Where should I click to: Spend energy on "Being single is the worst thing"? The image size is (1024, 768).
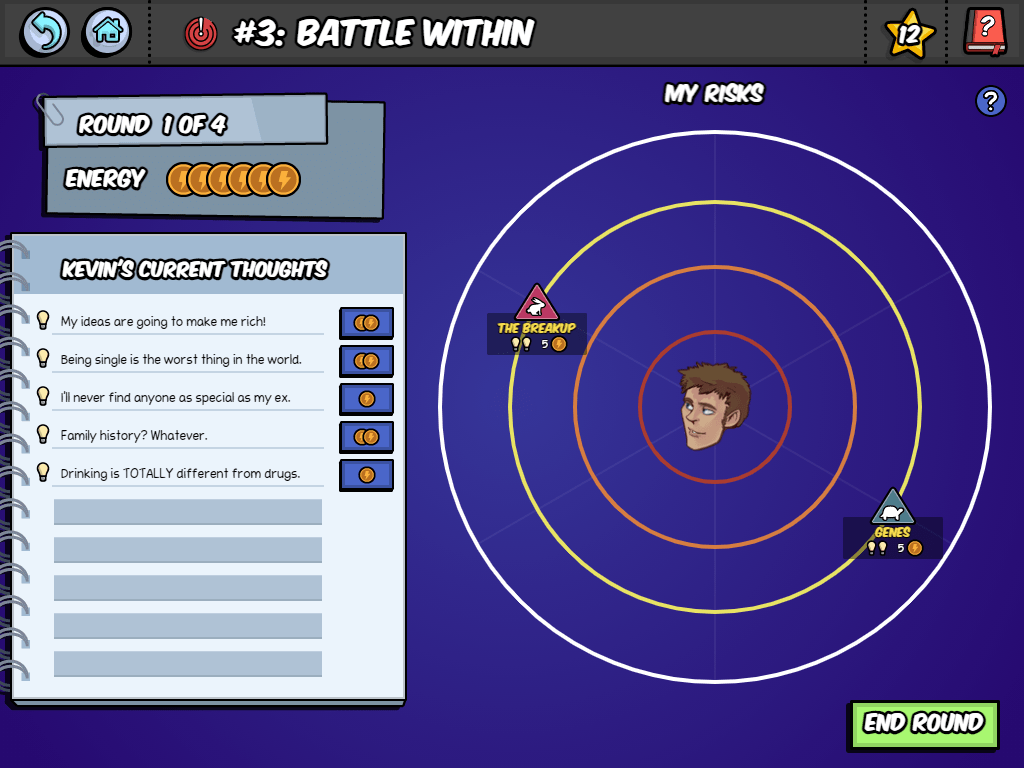click(366, 361)
